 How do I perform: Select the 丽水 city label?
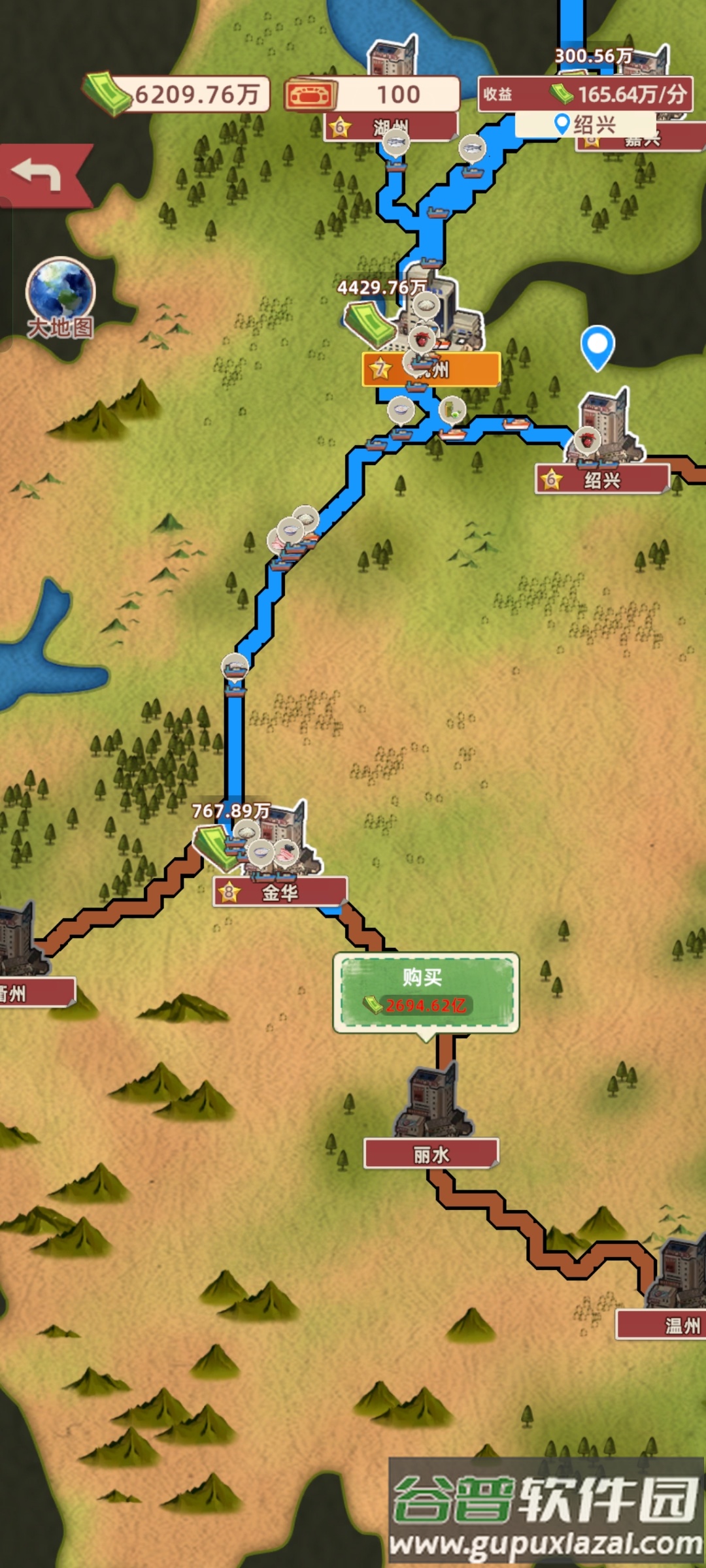[x=431, y=1154]
